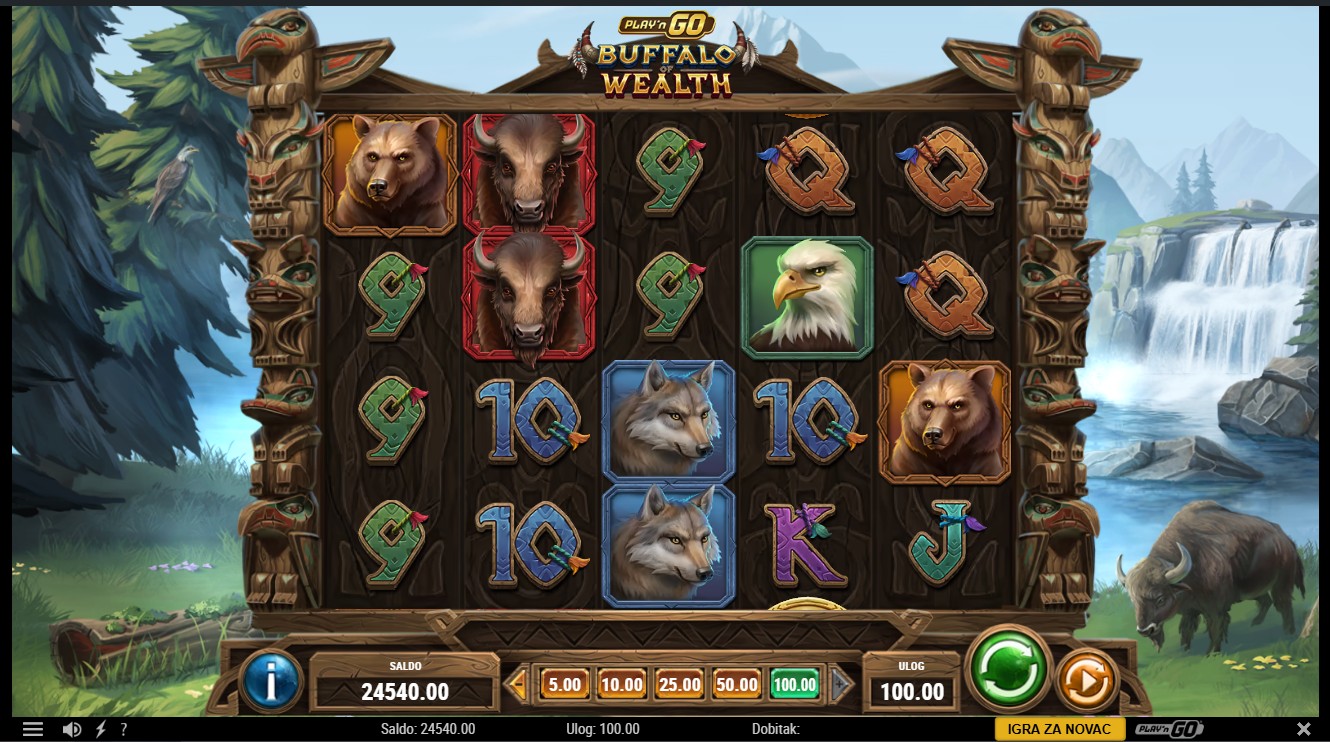1330x742 pixels.
Task: Toggle lightning bolt fast play
Action: coord(100,729)
